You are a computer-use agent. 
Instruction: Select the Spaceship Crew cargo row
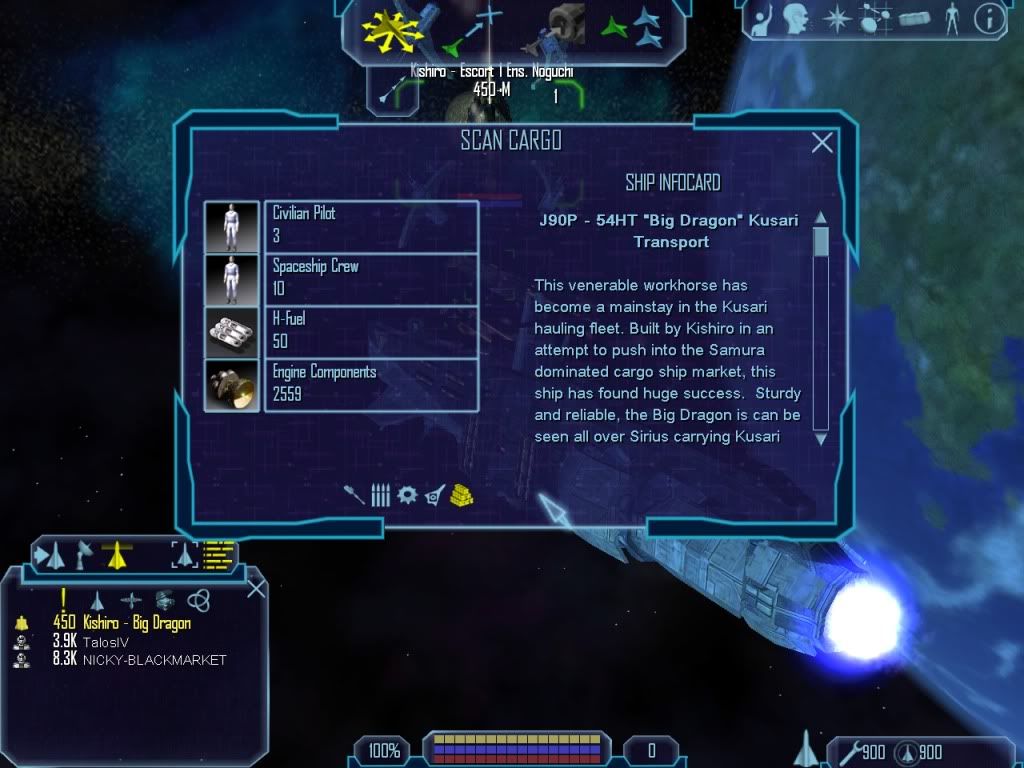coord(341,279)
